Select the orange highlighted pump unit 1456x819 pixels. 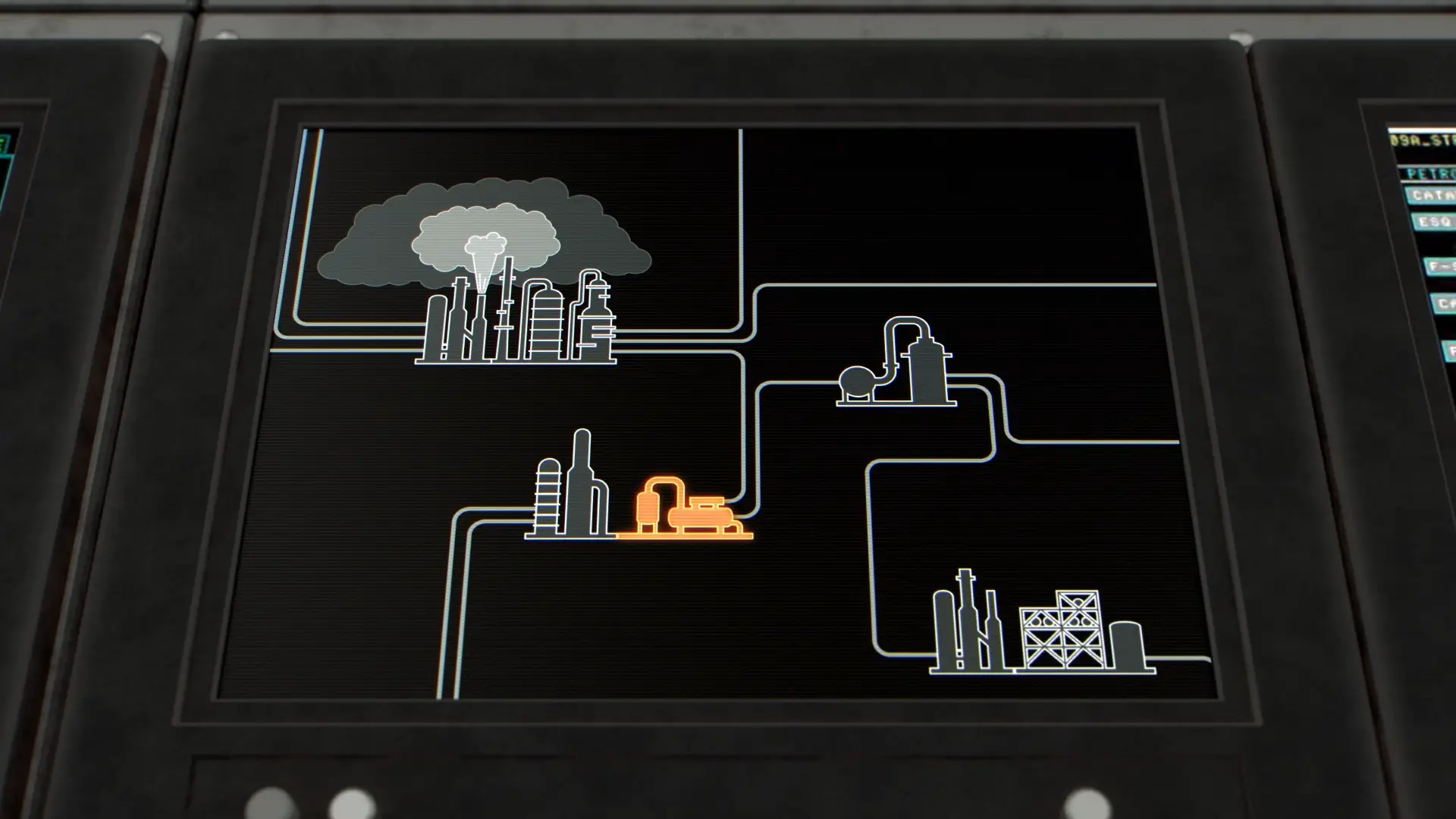(686, 510)
